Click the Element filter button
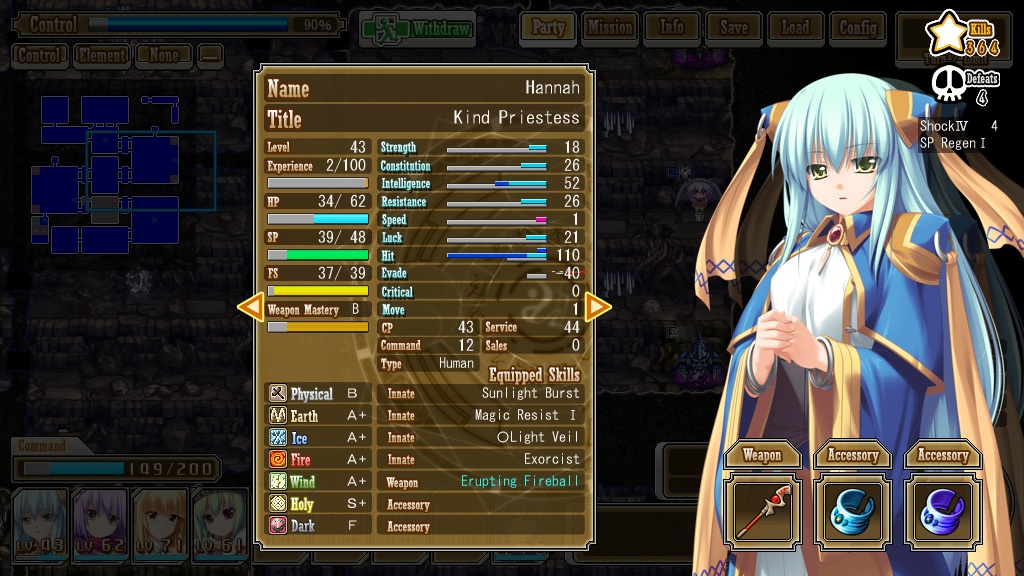The height and width of the screenshot is (576, 1024). pyautogui.click(x=102, y=56)
